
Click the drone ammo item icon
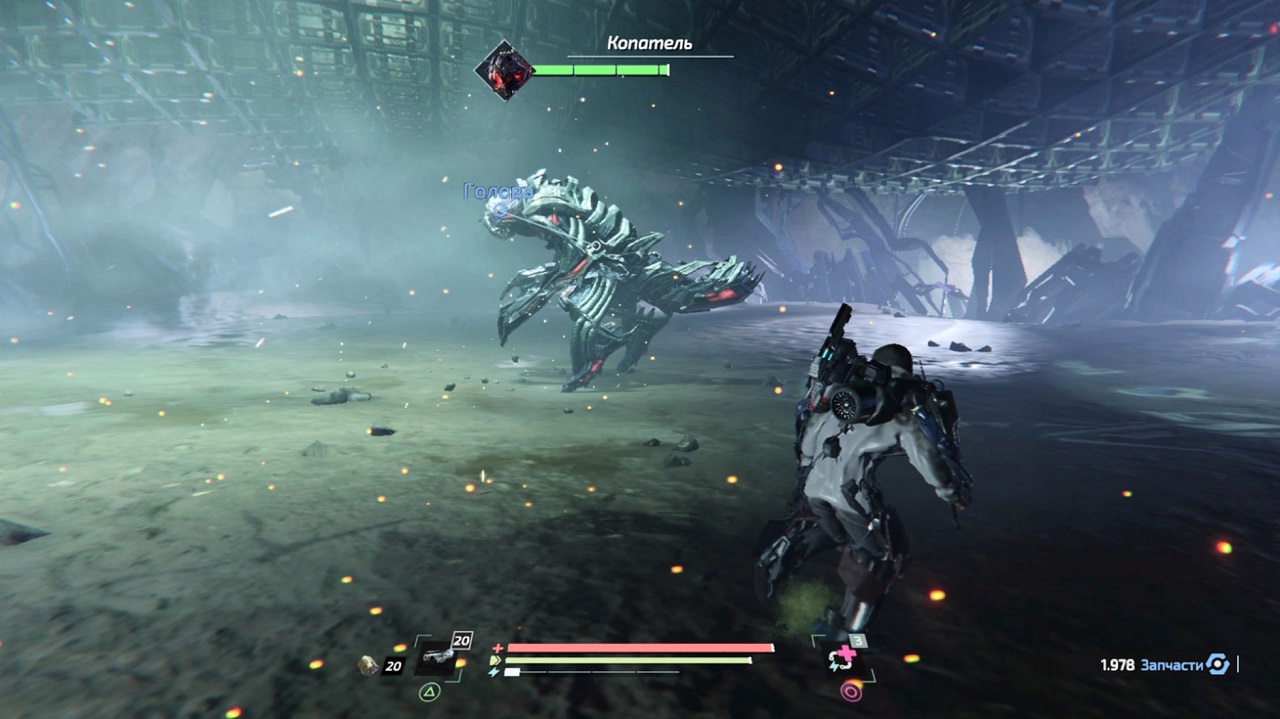coord(369,664)
